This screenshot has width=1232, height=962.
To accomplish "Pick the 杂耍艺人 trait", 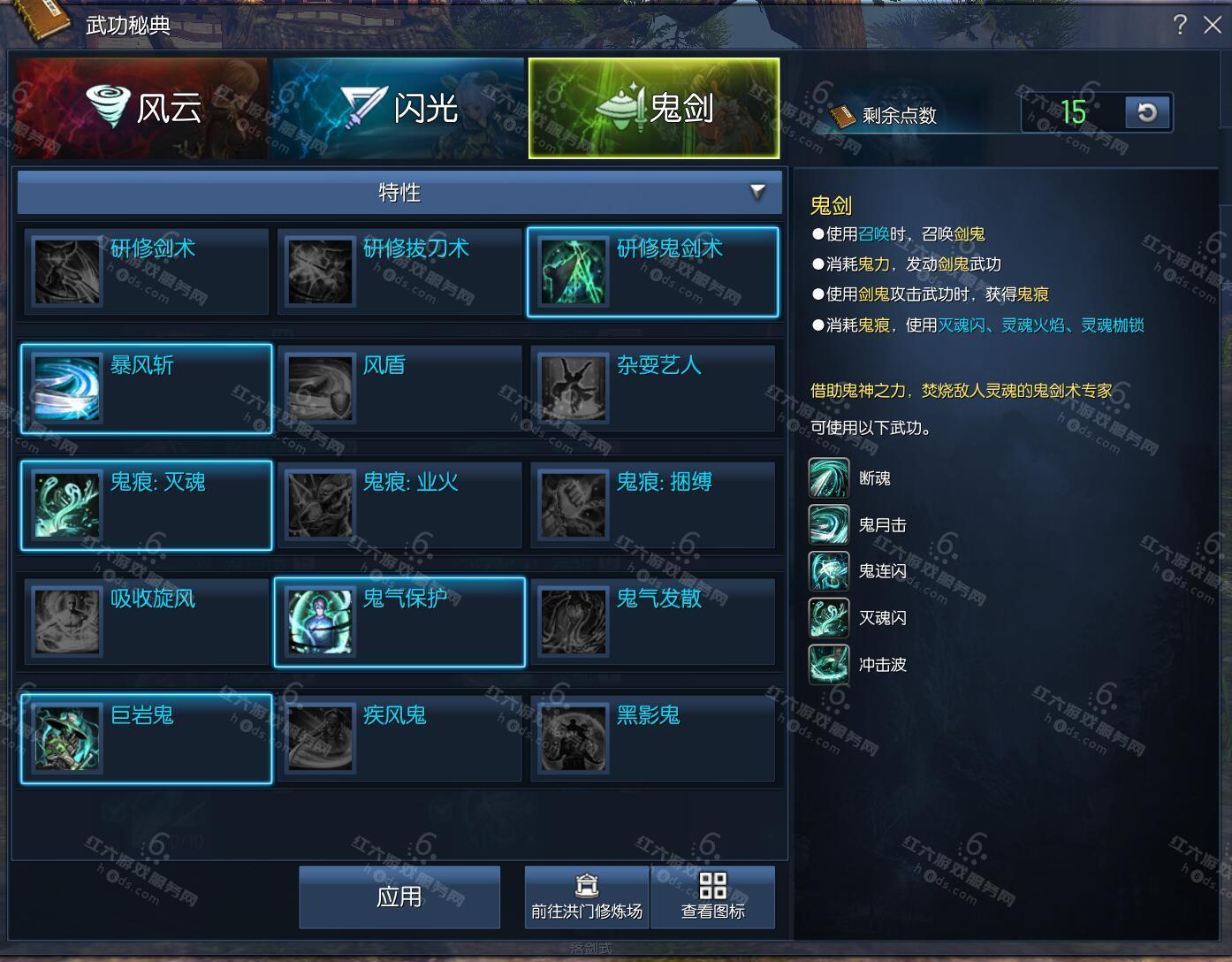I will (653, 388).
